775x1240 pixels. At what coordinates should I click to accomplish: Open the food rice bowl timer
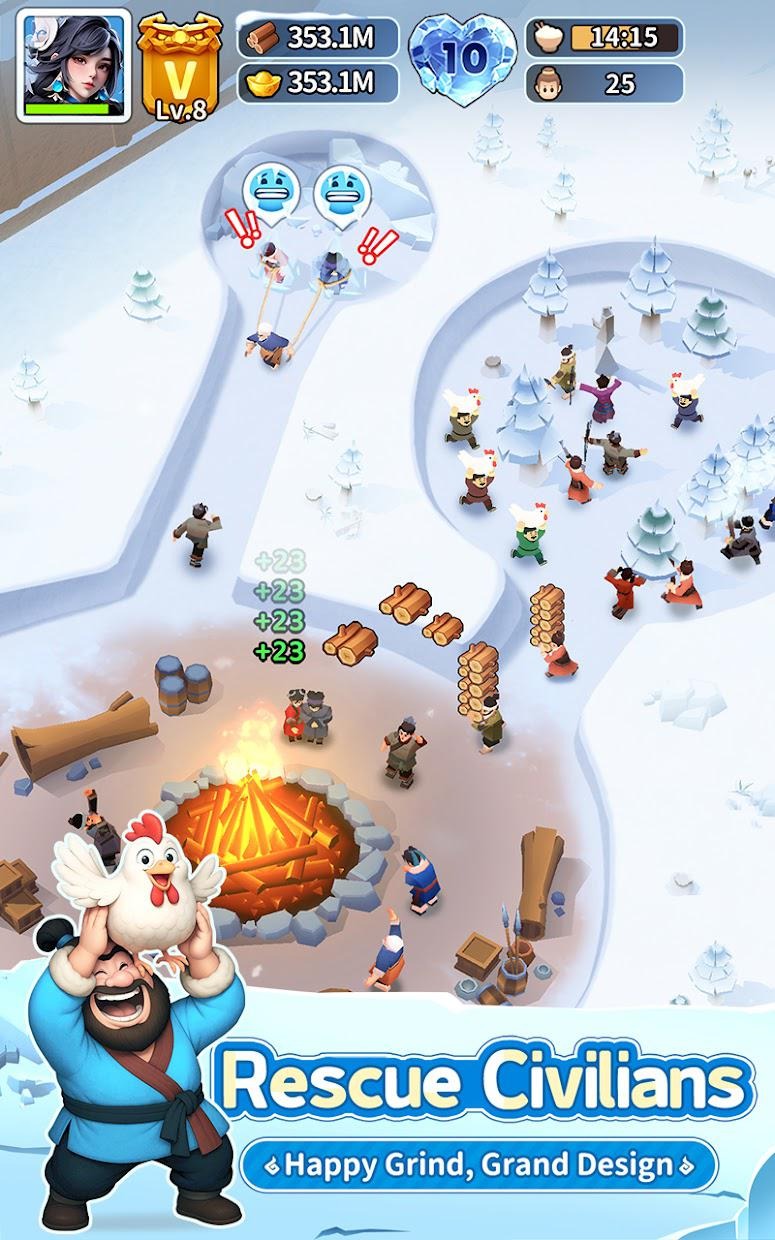[x=605, y=38]
